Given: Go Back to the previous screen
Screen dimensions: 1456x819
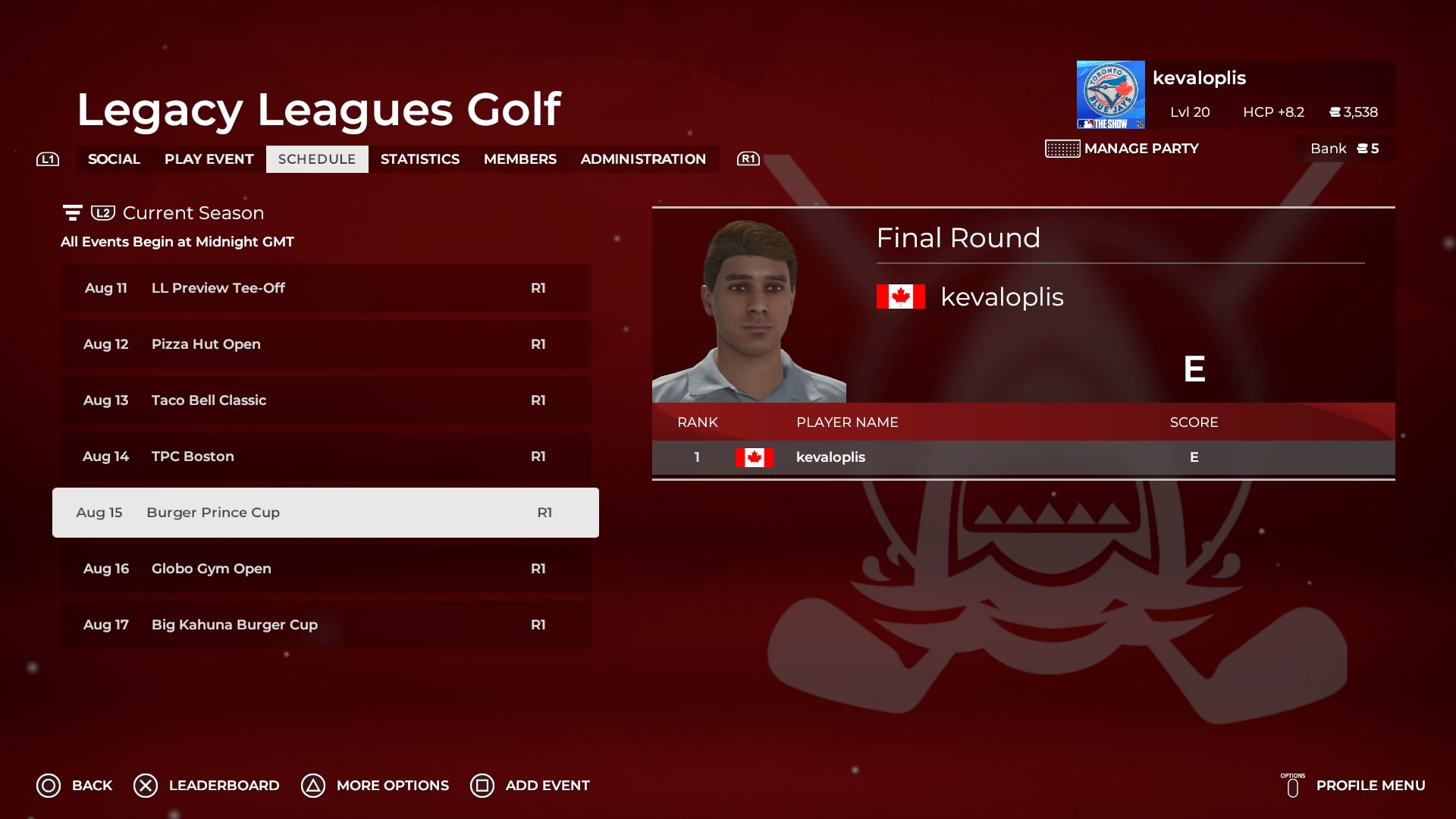Looking at the screenshot, I should coord(74,786).
